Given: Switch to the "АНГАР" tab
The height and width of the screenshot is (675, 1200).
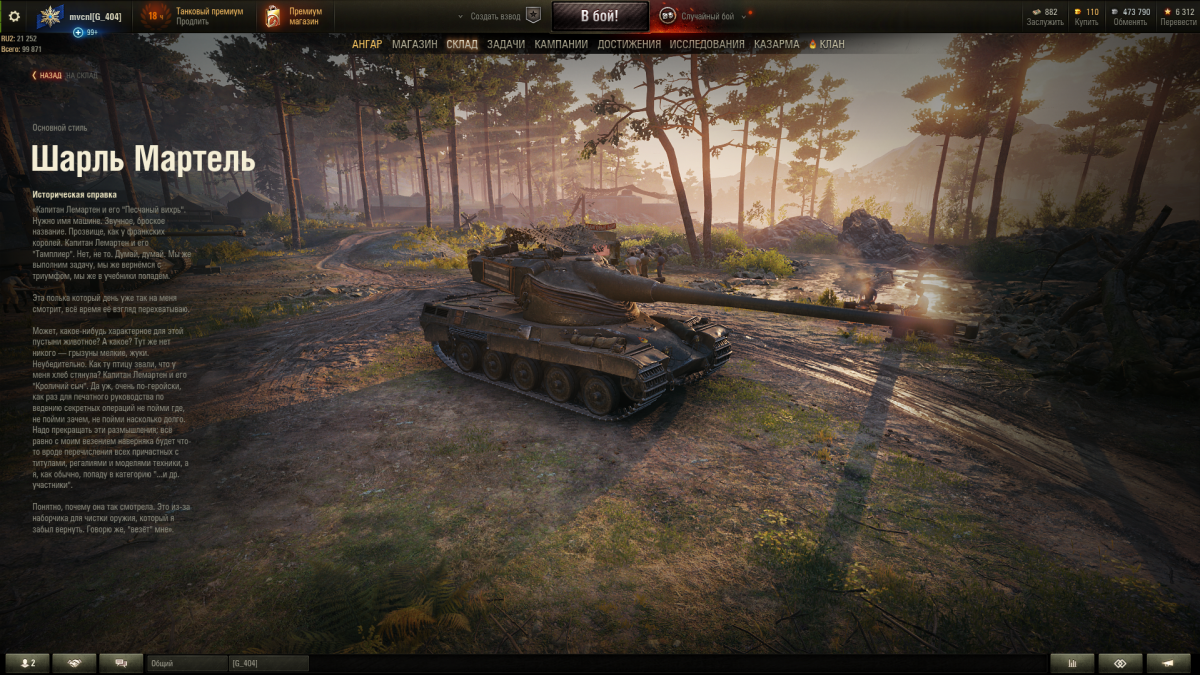Looking at the screenshot, I should click(367, 44).
